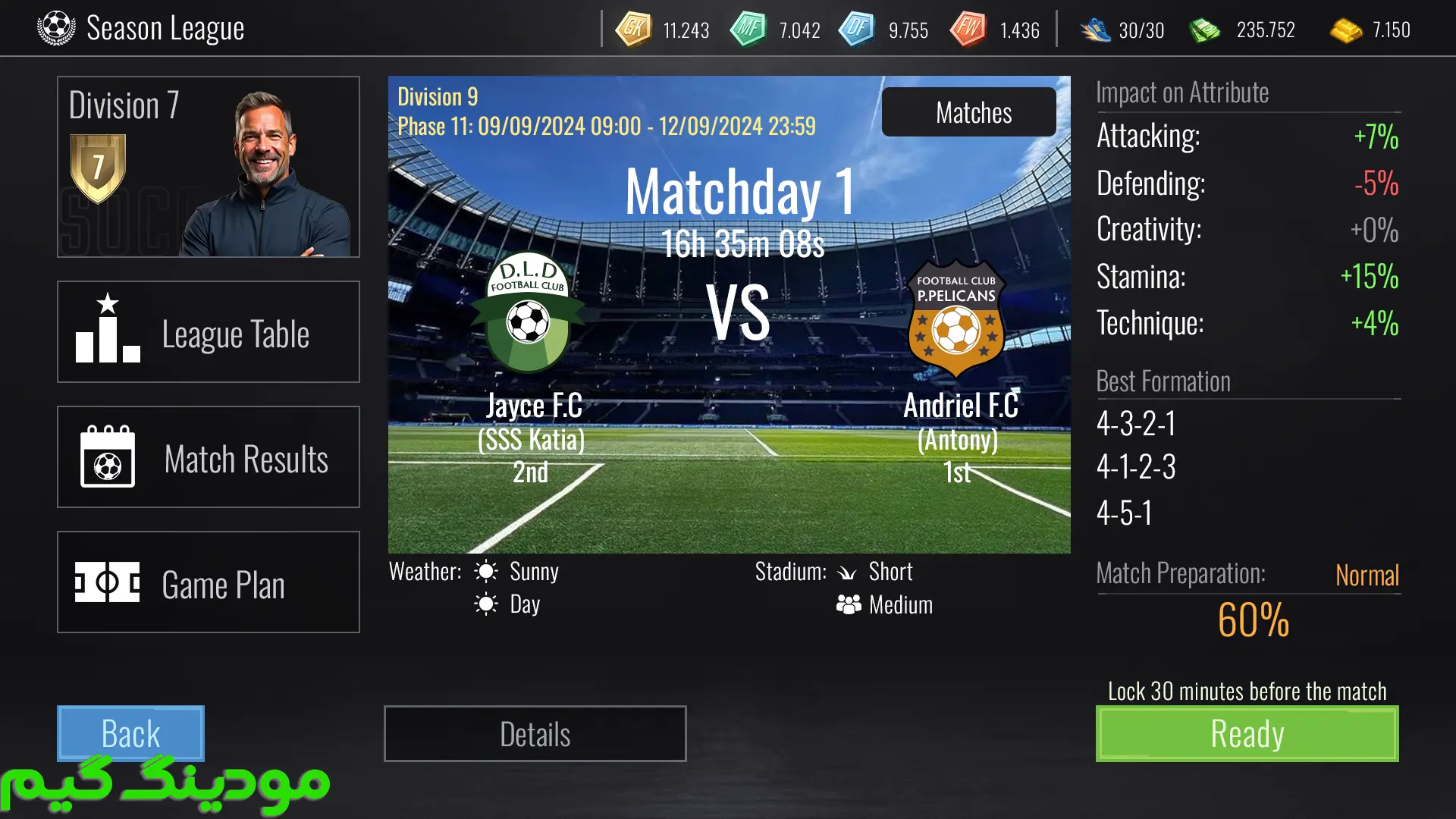1456x819 pixels.
Task: Tap the blue boot energy icon
Action: click(x=1095, y=30)
